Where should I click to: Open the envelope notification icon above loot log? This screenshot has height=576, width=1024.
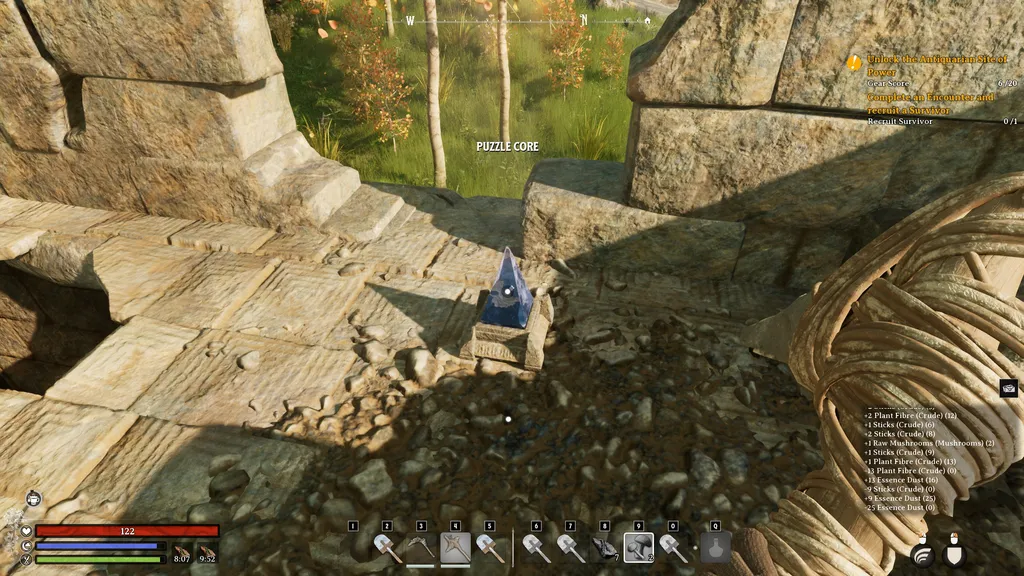click(x=1008, y=388)
